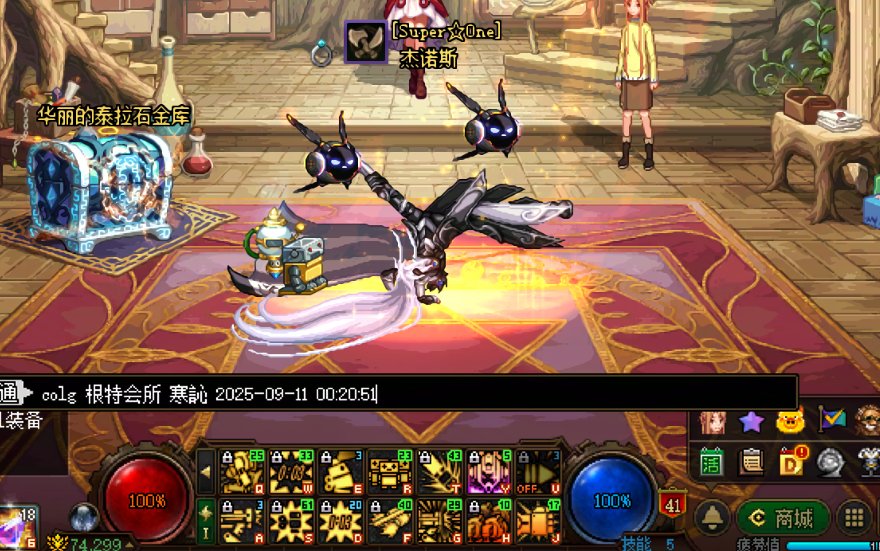Click the chat input field
Viewport: 880px width, 551px height.
coord(500,394)
